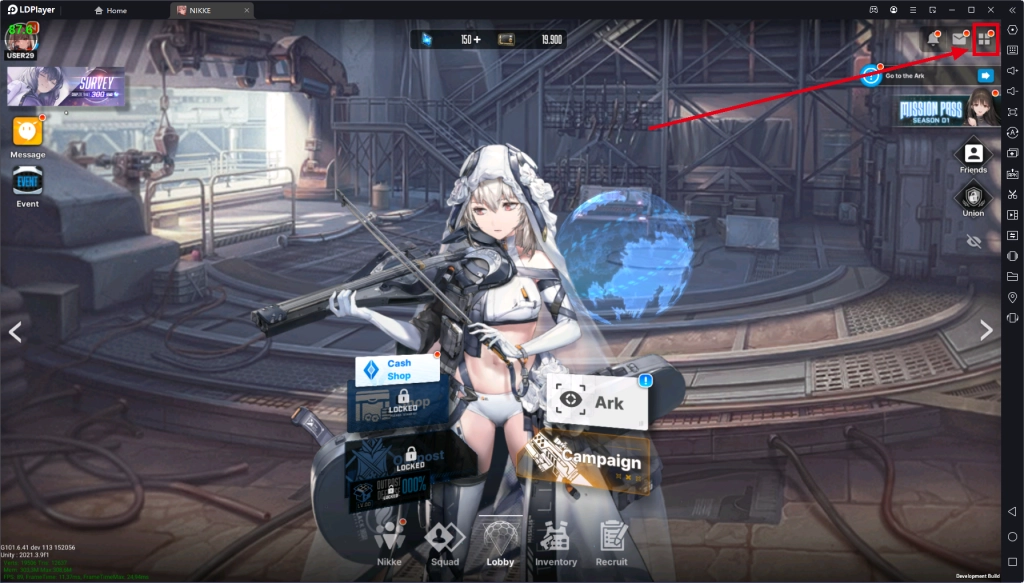Open the Friends list
Viewport: 1024px width, 583px height.
click(x=973, y=156)
